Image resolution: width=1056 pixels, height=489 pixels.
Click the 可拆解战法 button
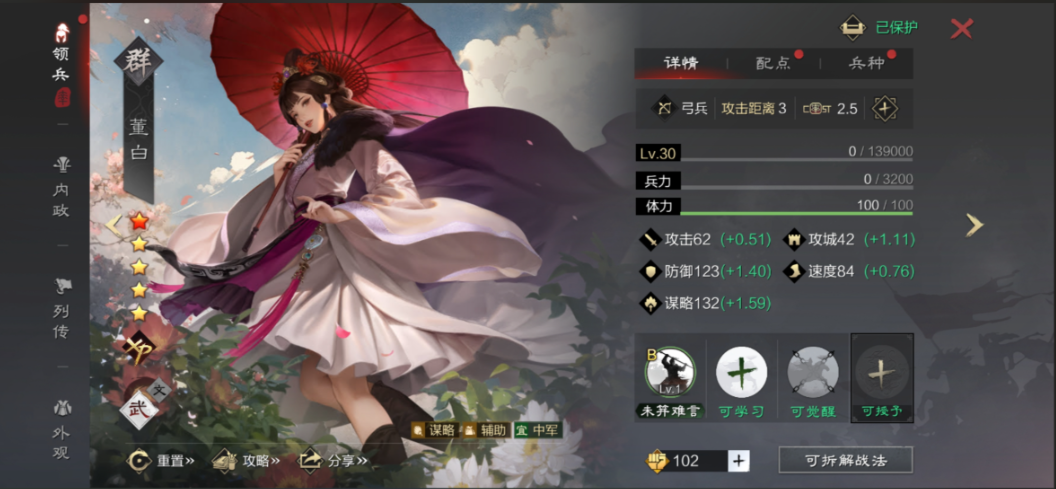845,460
